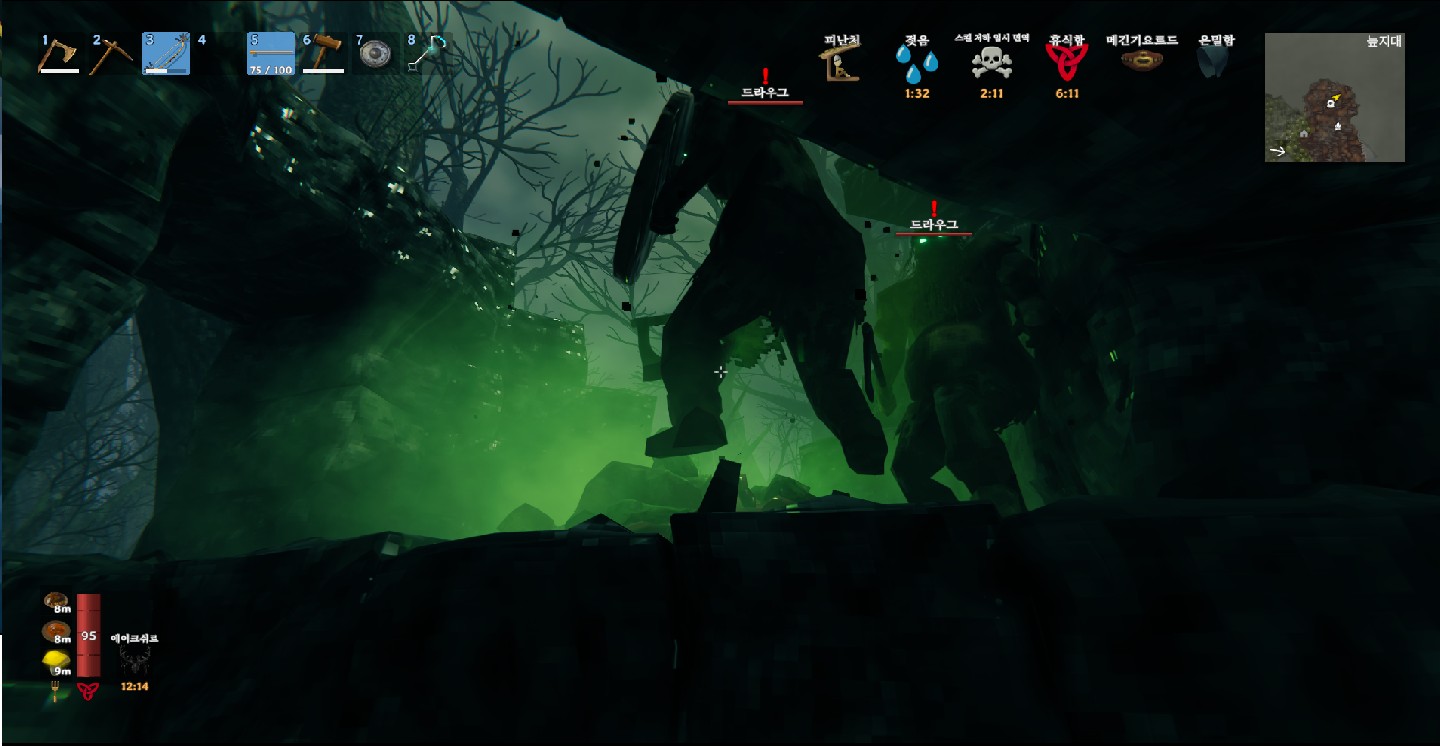This screenshot has height=746, width=1440.
Task: Select the round shield in slot 7
Action: 377,55
